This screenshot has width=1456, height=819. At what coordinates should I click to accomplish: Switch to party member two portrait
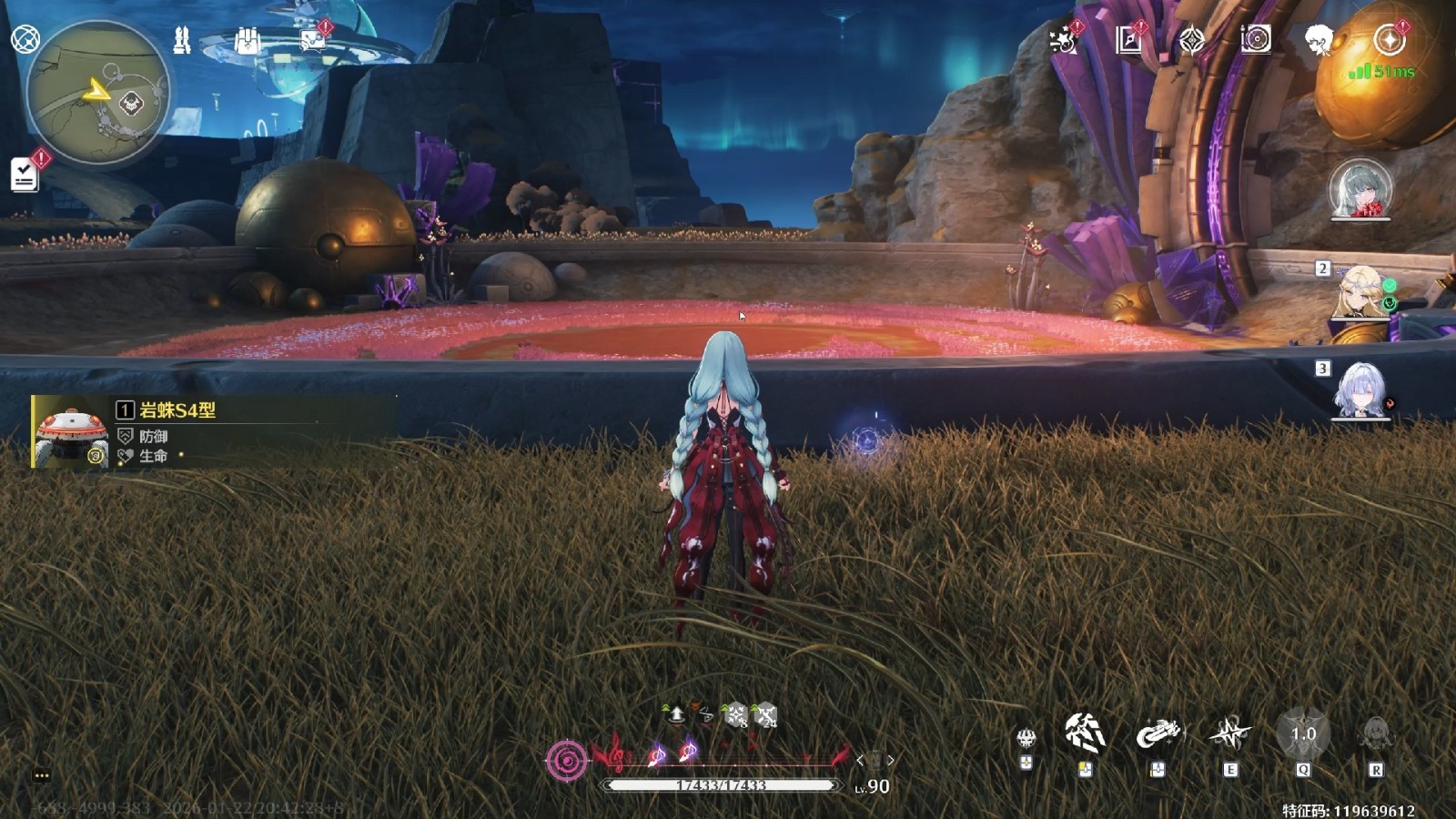click(1360, 291)
